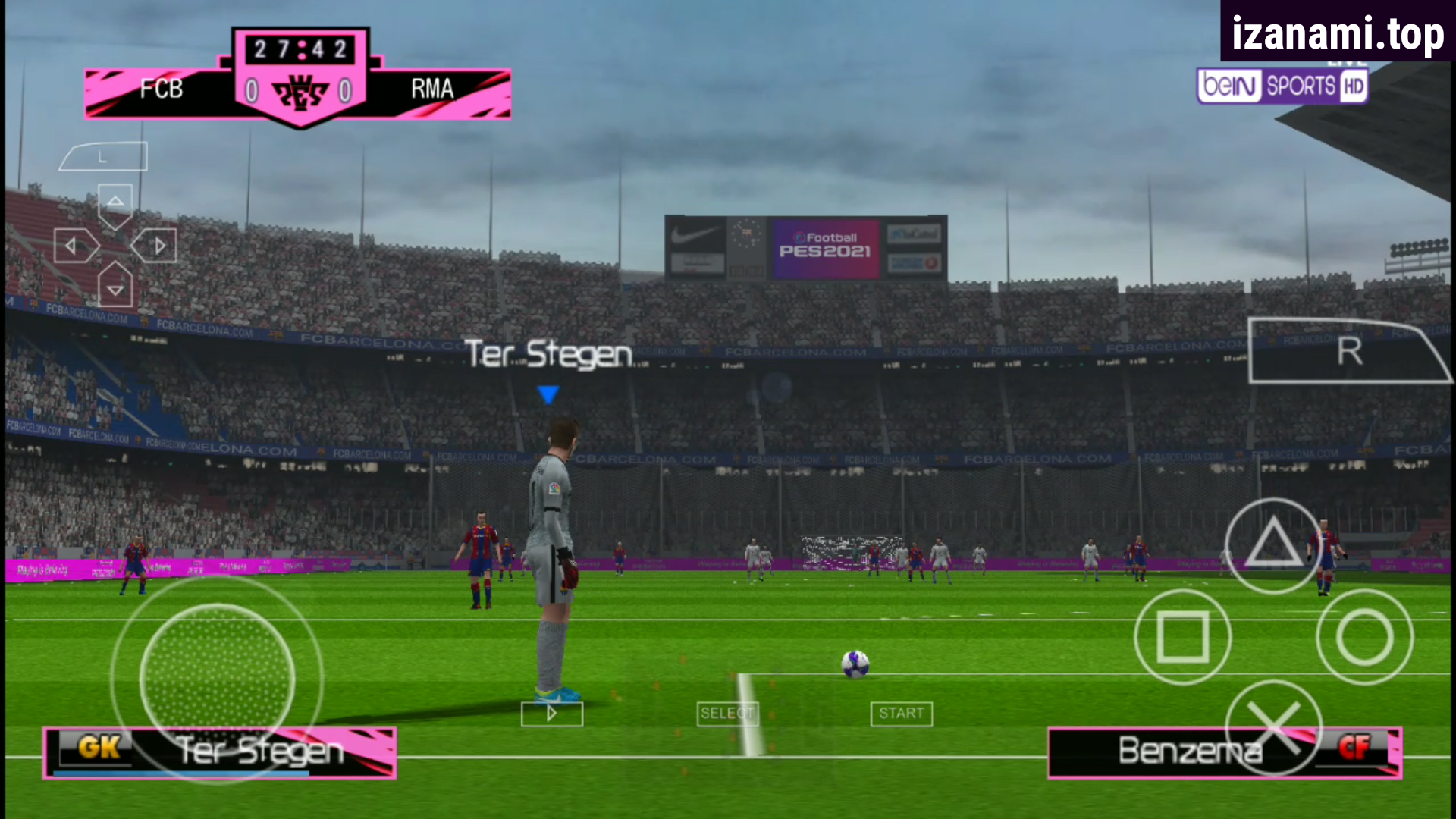The image size is (1456, 819).
Task: Tap the beIN SPORTS HD logo
Action: click(x=1282, y=86)
